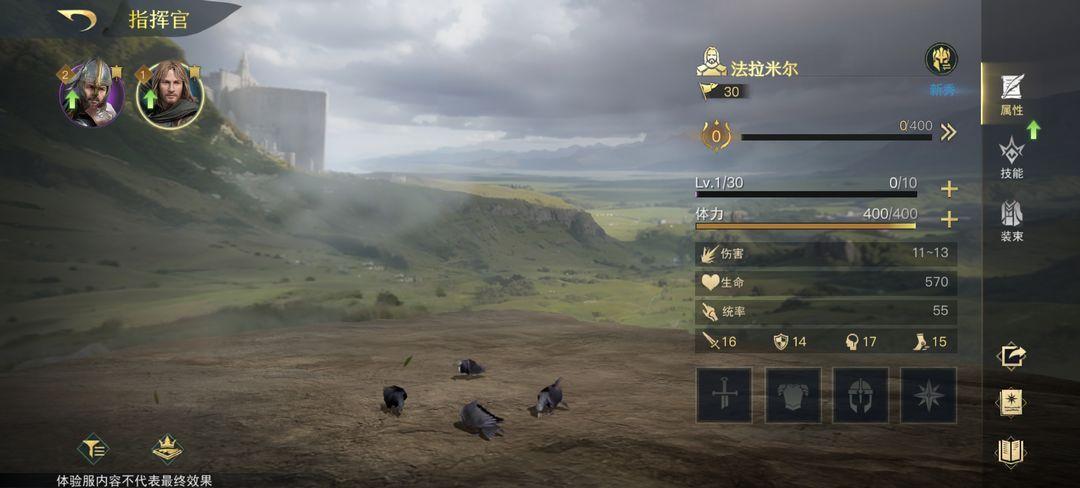
Task: Select the chest armor equipment slot
Action: tap(793, 395)
